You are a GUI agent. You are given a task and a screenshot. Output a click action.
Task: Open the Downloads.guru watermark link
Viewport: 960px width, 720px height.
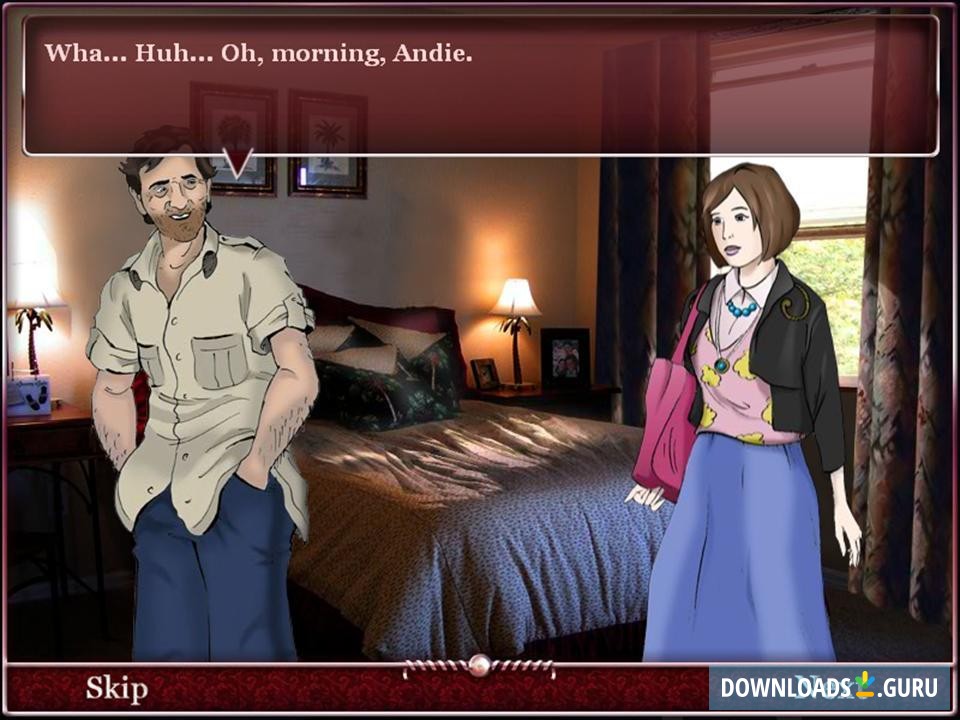tap(829, 688)
